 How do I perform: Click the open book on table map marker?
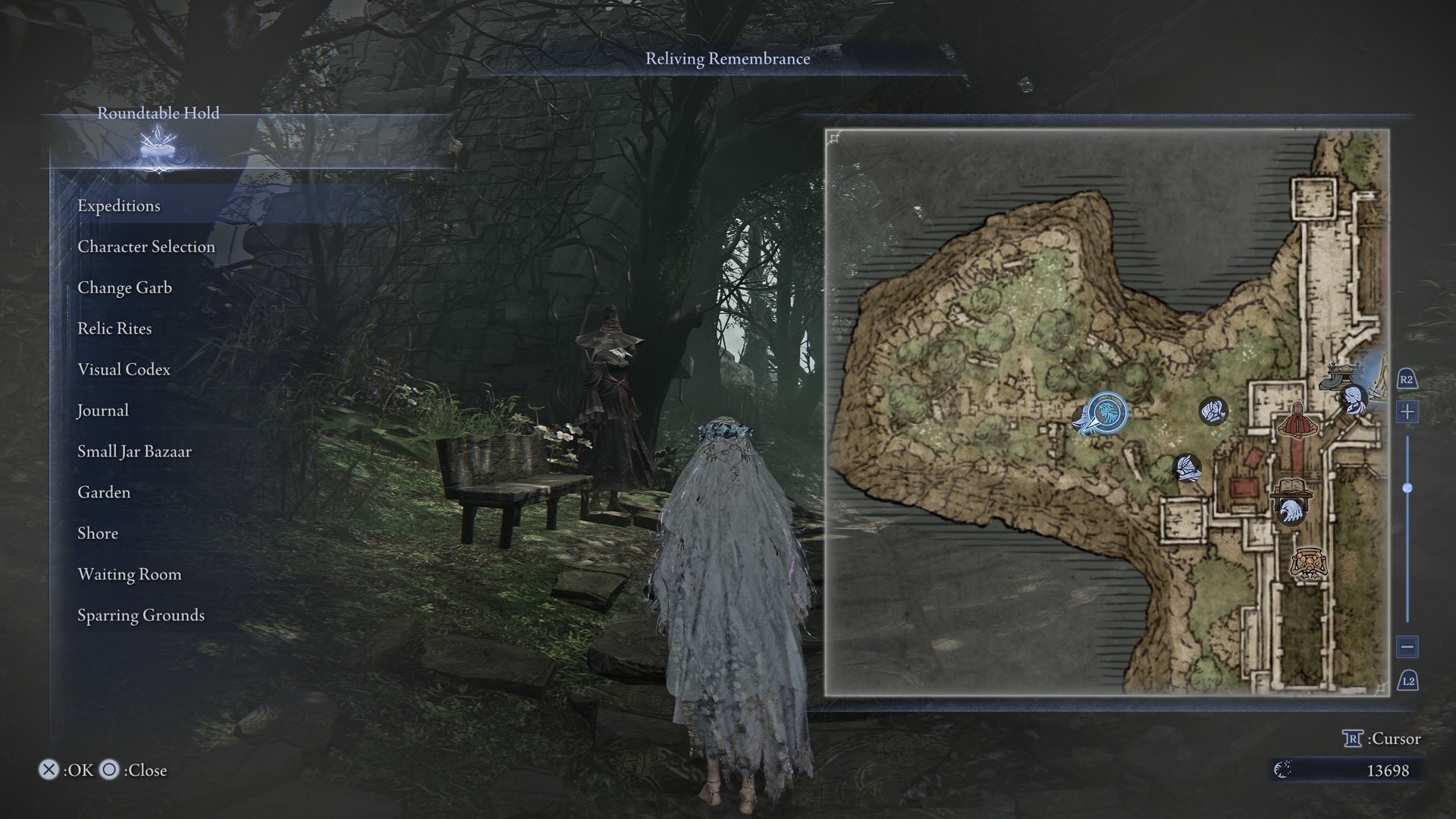(1292, 488)
